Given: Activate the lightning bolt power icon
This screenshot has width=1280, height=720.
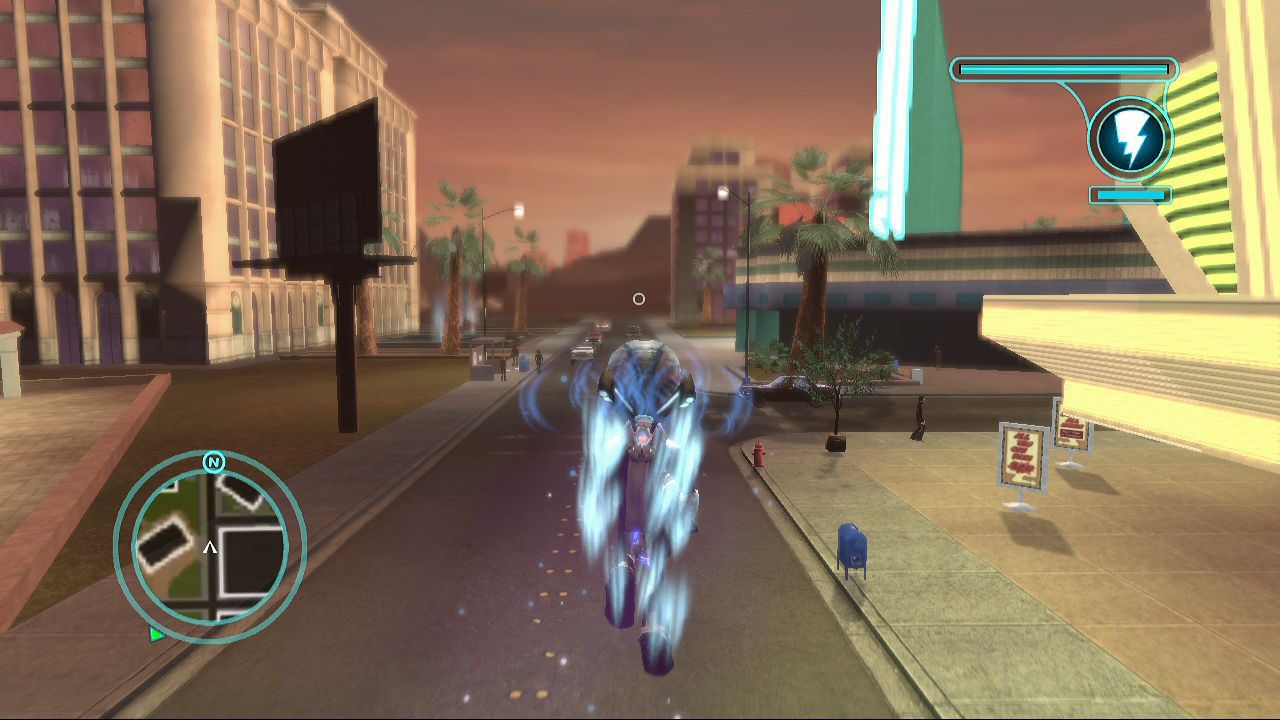Looking at the screenshot, I should click(x=1131, y=138).
